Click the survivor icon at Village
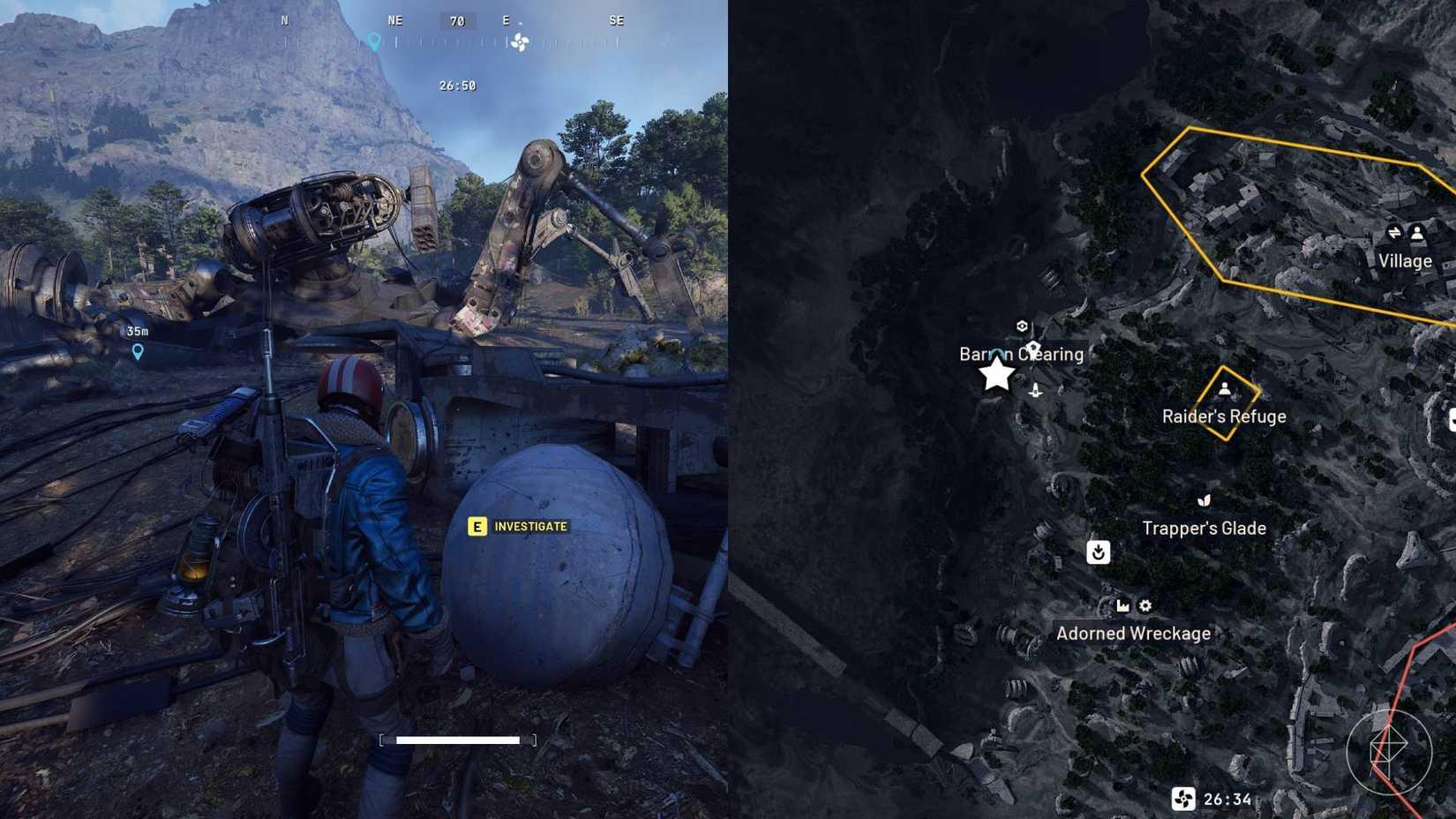The height and width of the screenshot is (819, 1456). pyautogui.click(x=1418, y=232)
